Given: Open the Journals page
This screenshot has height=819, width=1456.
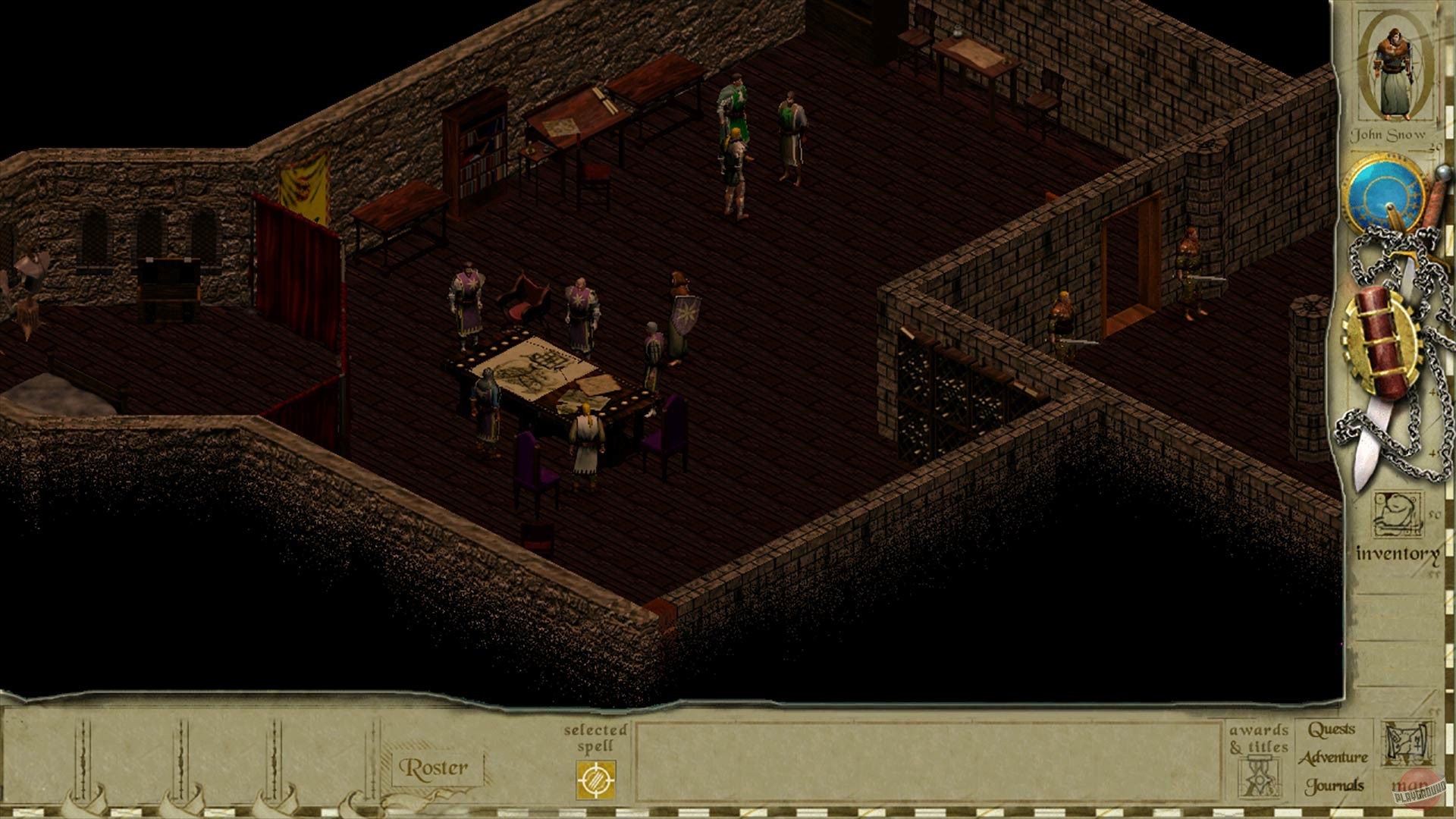Looking at the screenshot, I should coord(1333,786).
